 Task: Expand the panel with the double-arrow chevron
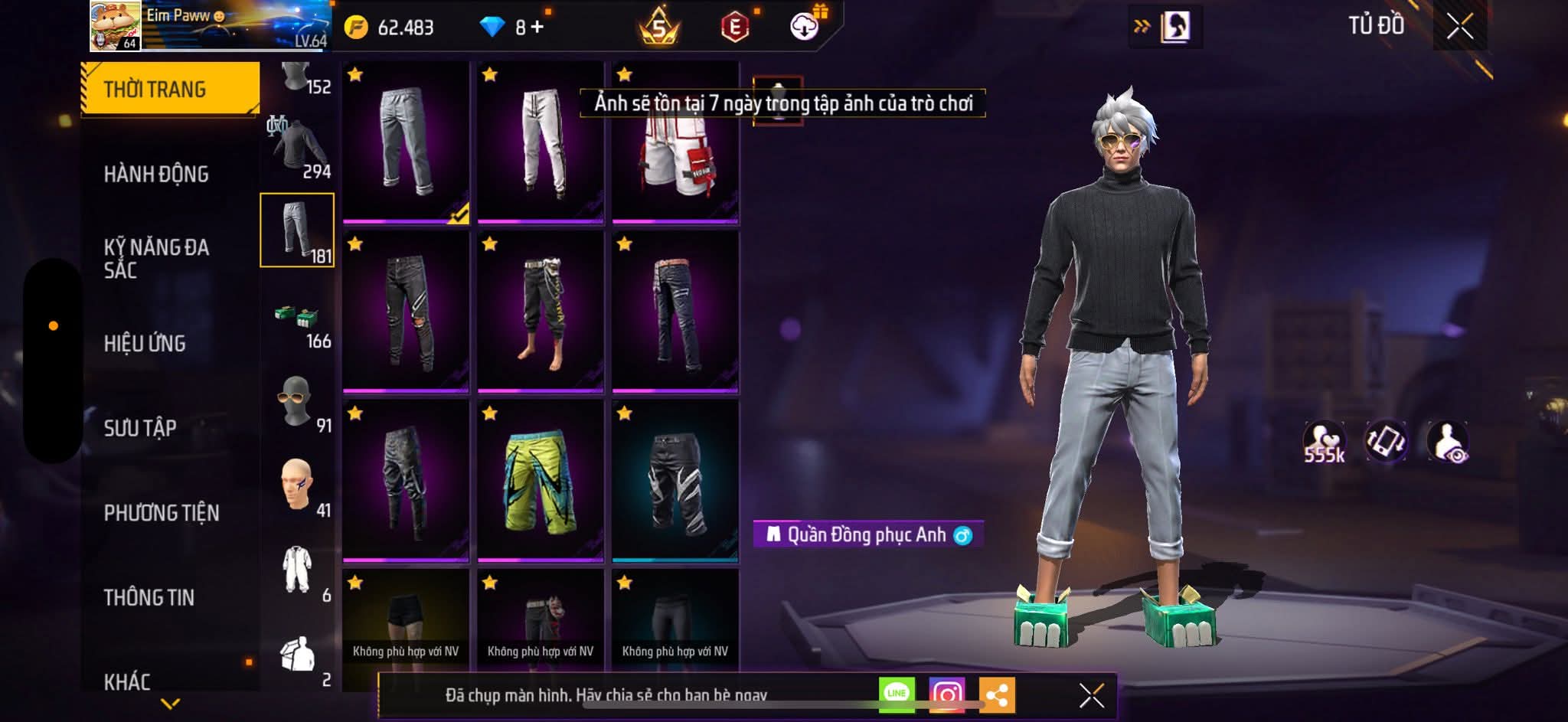[1143, 24]
